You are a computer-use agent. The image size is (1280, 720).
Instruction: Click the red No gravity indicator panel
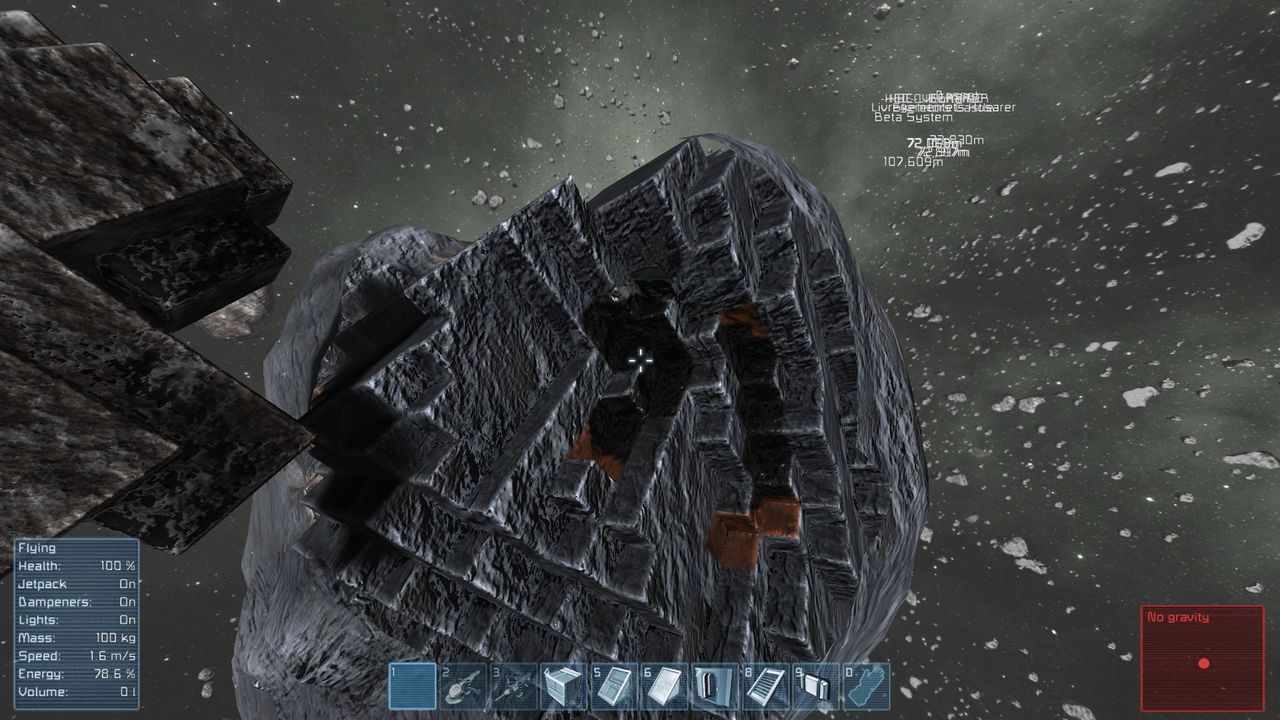(1203, 658)
